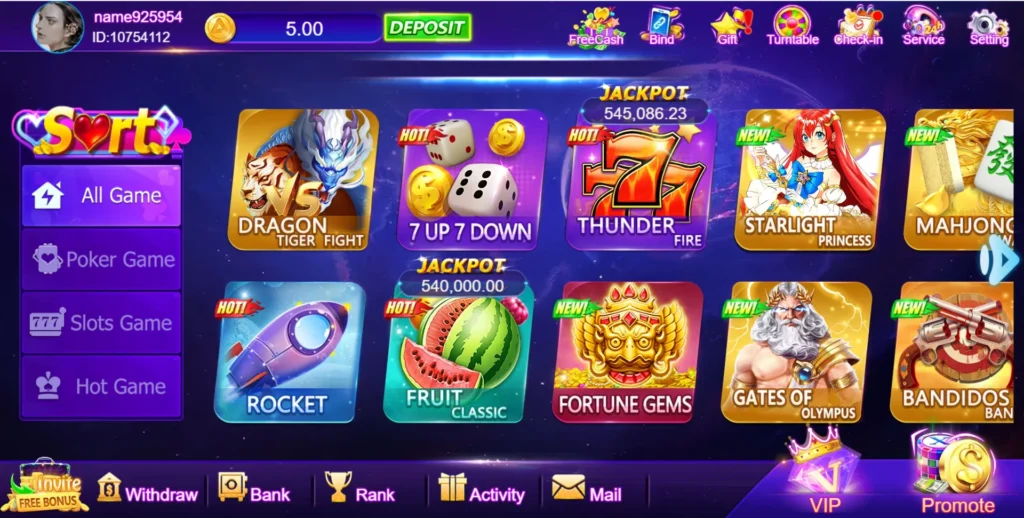Image resolution: width=1024 pixels, height=518 pixels.
Task: Open the FreeCash offer
Action: [595, 26]
